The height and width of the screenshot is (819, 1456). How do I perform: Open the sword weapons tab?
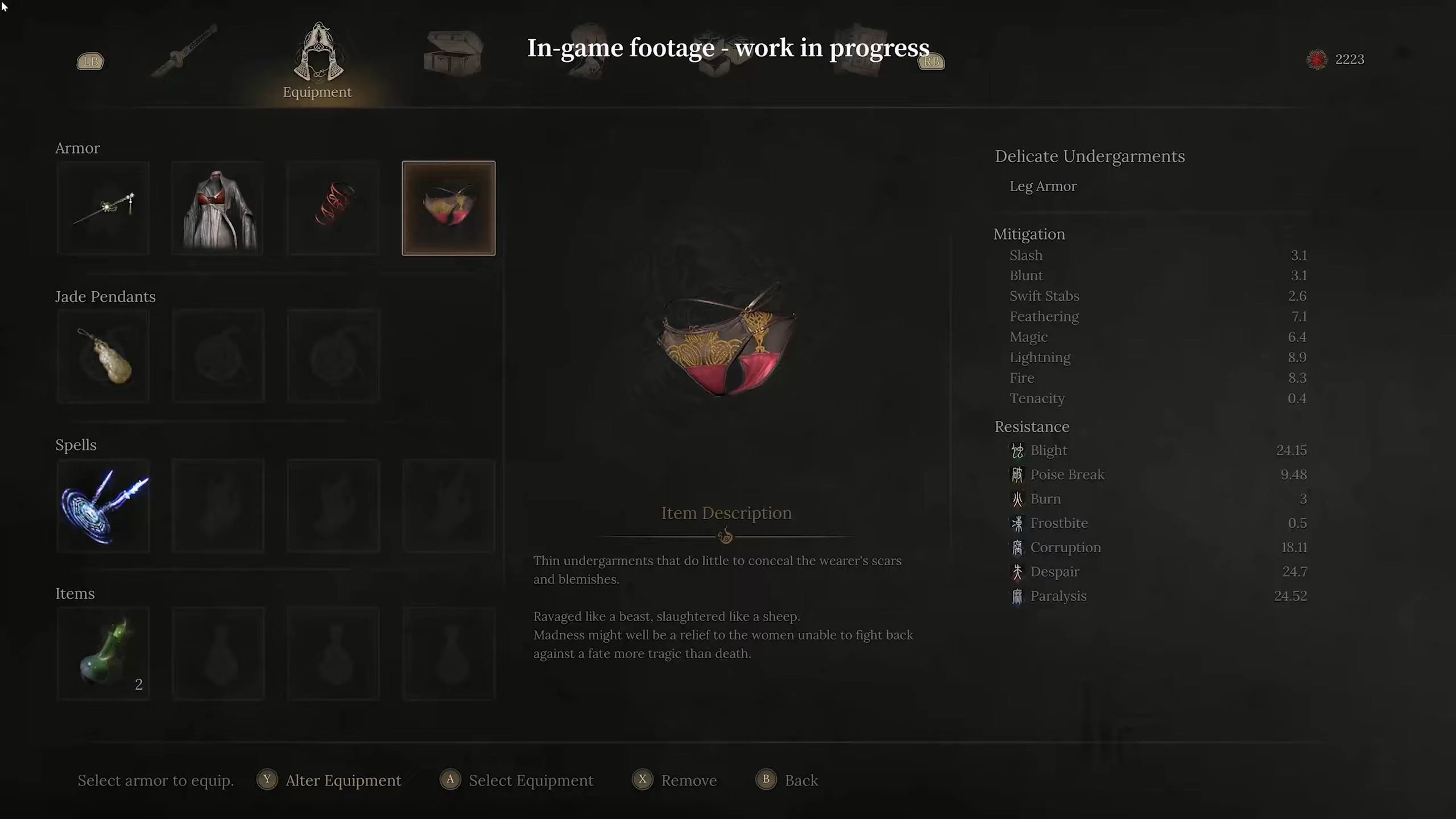185,51
